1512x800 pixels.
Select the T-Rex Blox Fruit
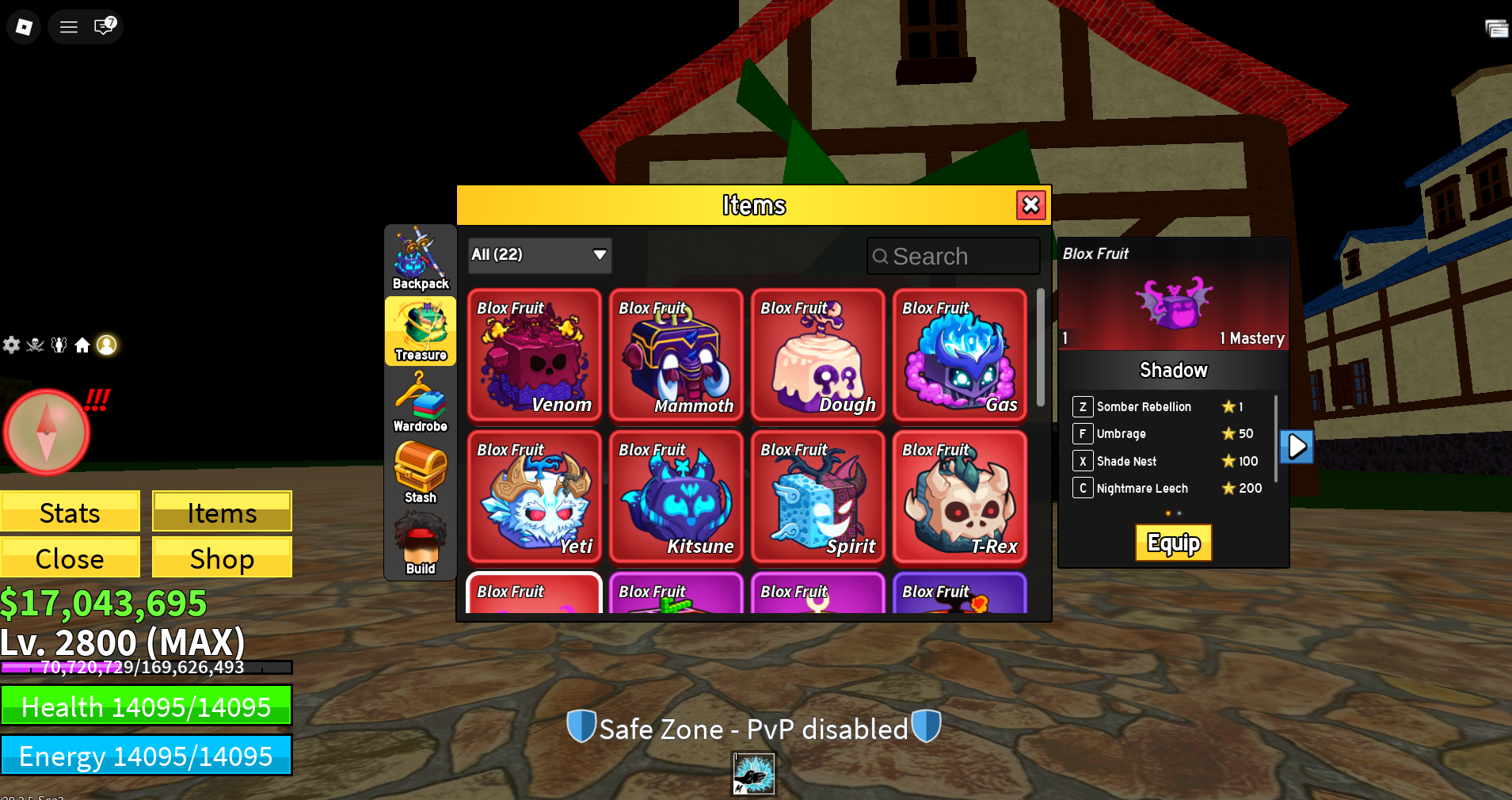click(959, 496)
